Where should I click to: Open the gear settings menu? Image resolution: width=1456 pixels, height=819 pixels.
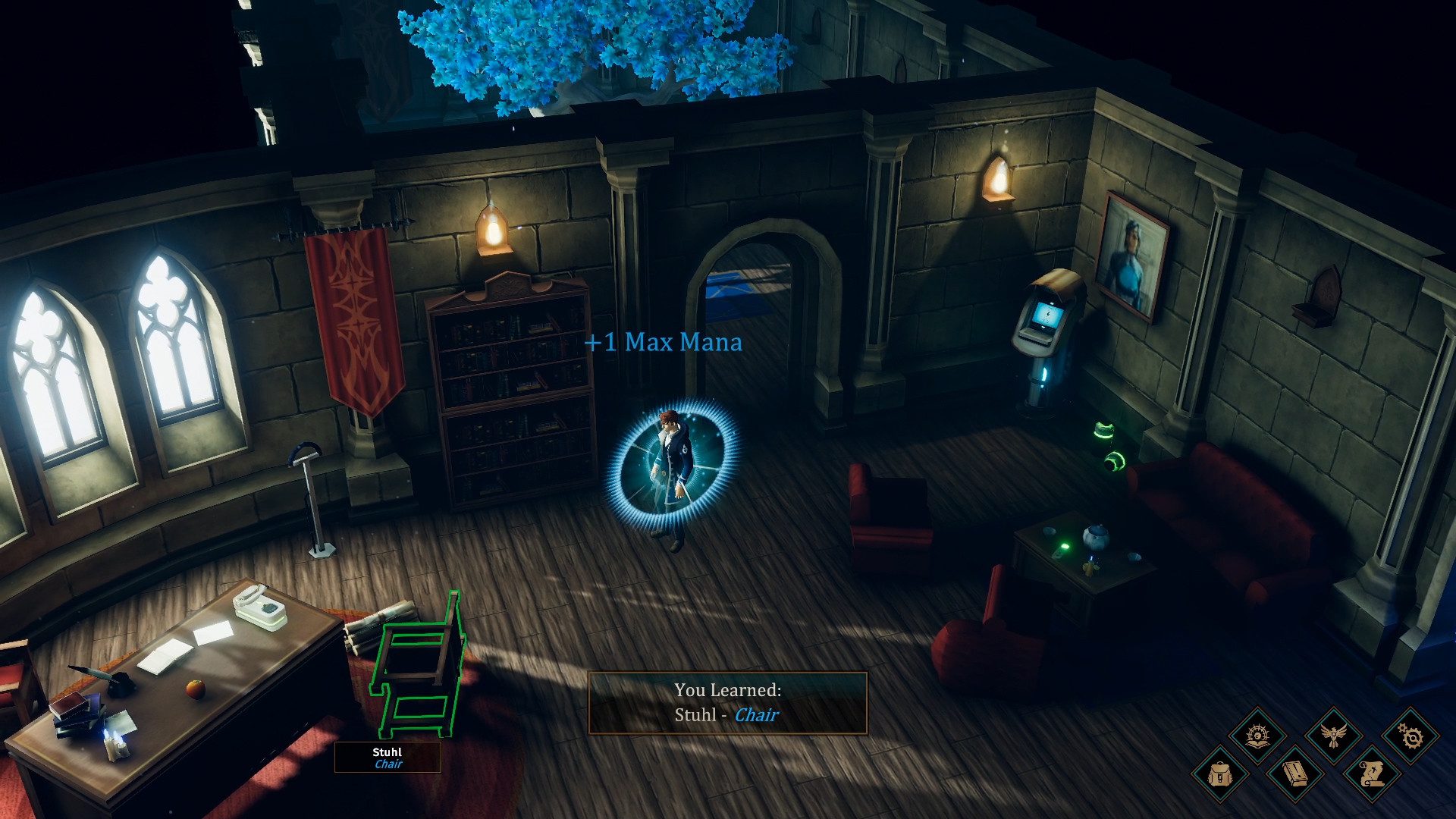pyautogui.click(x=1410, y=736)
